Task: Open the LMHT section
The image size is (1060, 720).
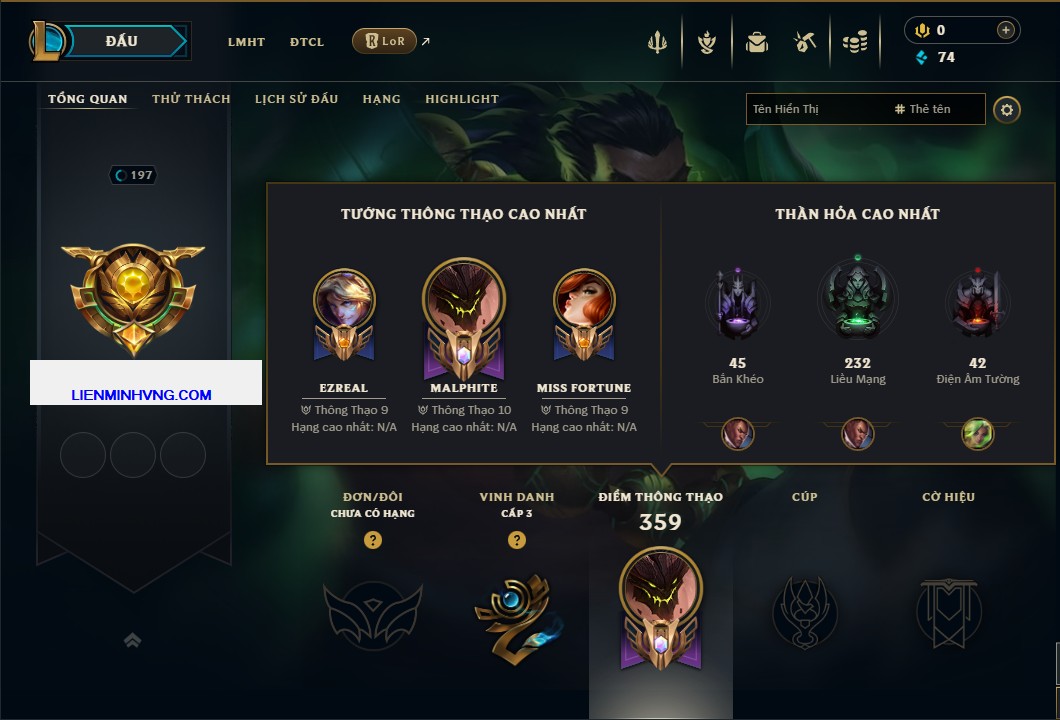Action: pyautogui.click(x=246, y=42)
